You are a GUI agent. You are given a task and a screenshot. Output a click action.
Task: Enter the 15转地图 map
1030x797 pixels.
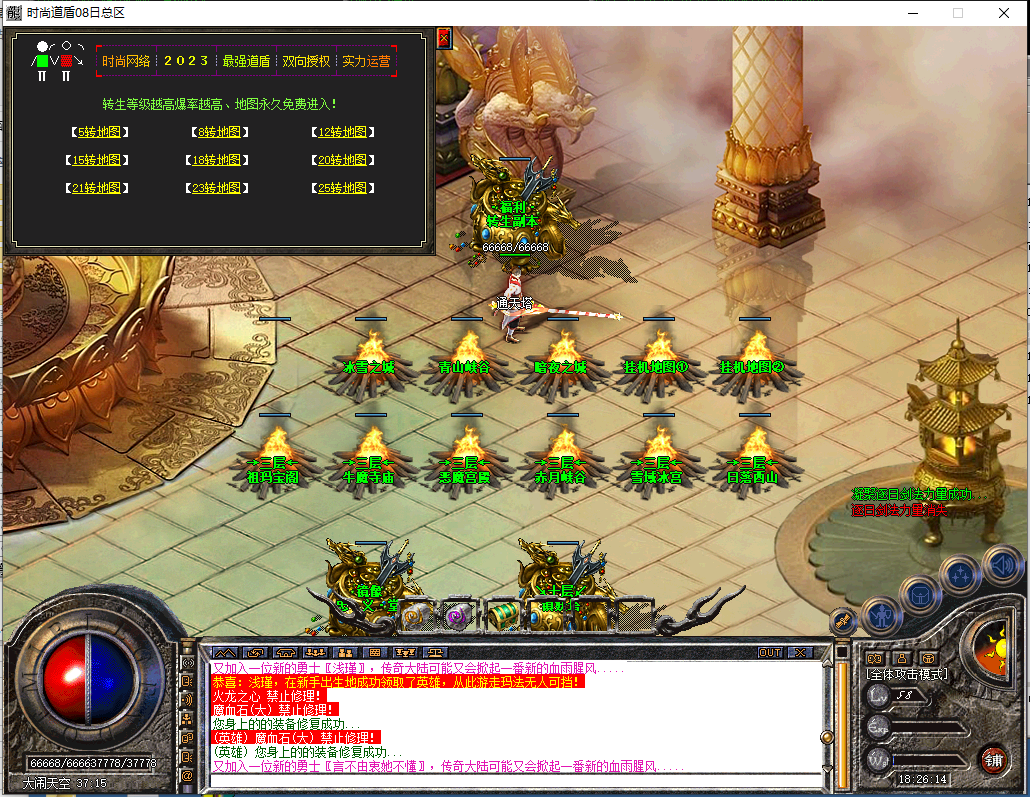click(98, 160)
